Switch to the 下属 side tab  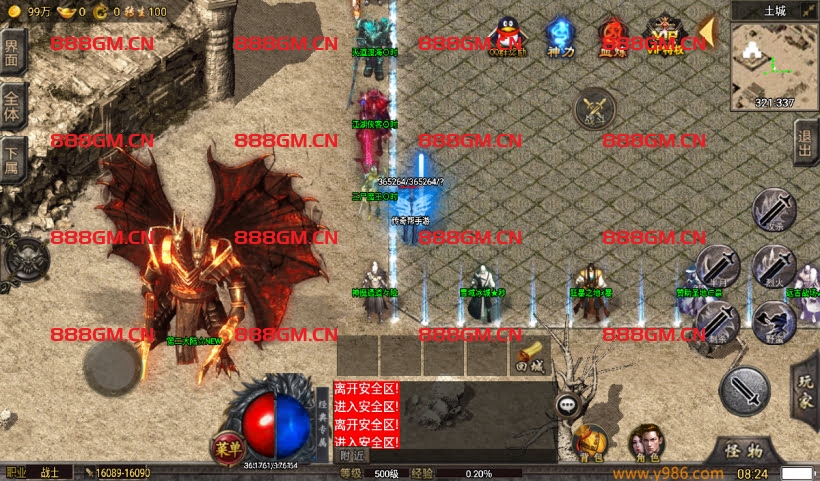12,156
